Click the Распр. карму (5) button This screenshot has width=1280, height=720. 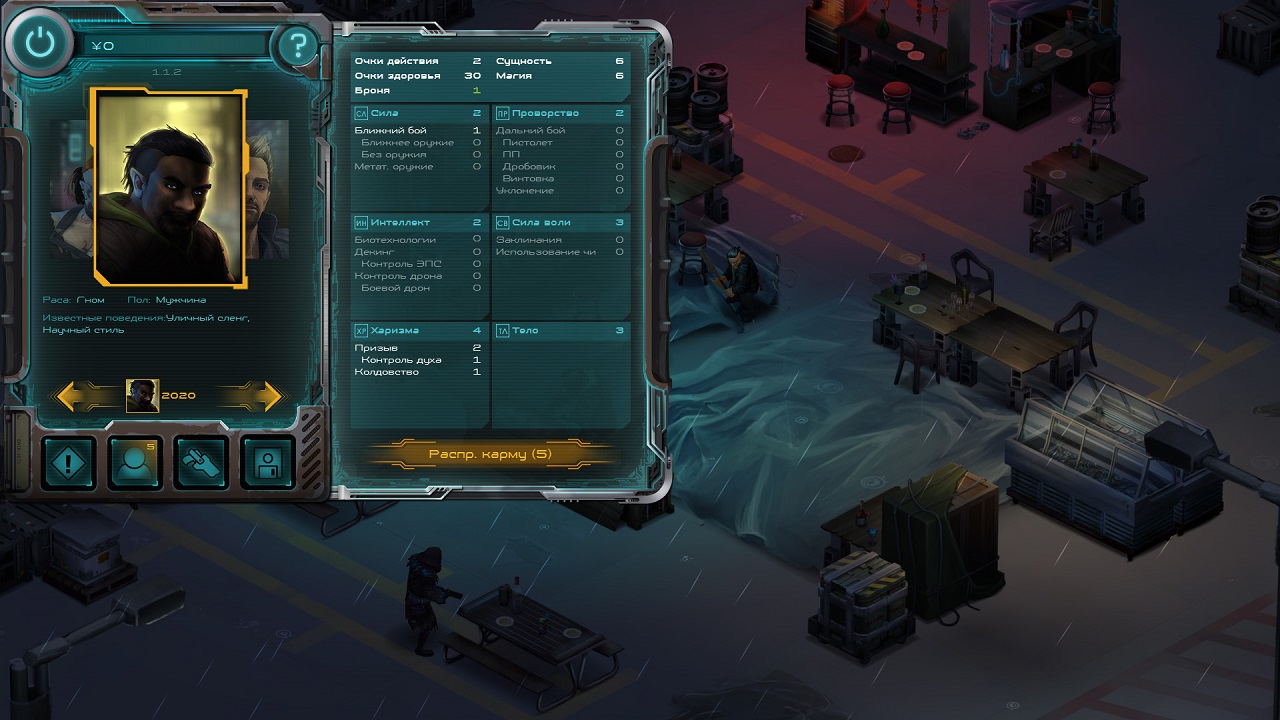coord(490,454)
